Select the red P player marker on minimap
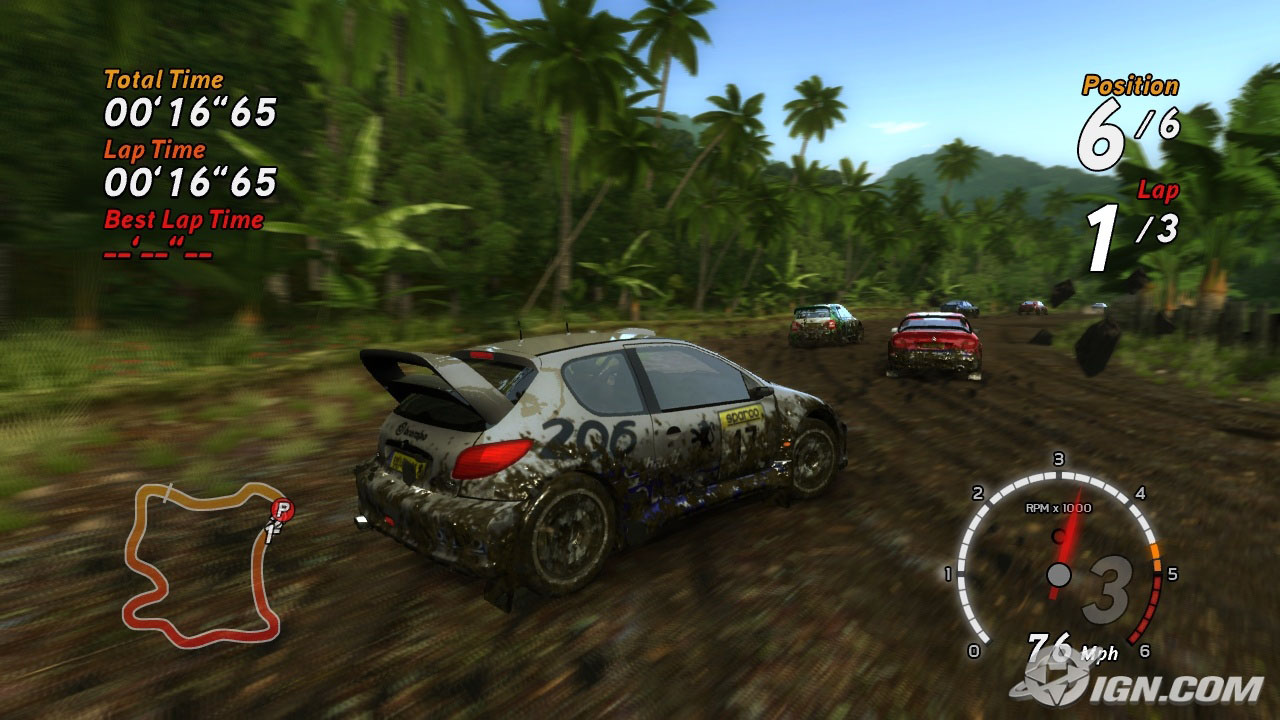The height and width of the screenshot is (720, 1280). coord(283,511)
